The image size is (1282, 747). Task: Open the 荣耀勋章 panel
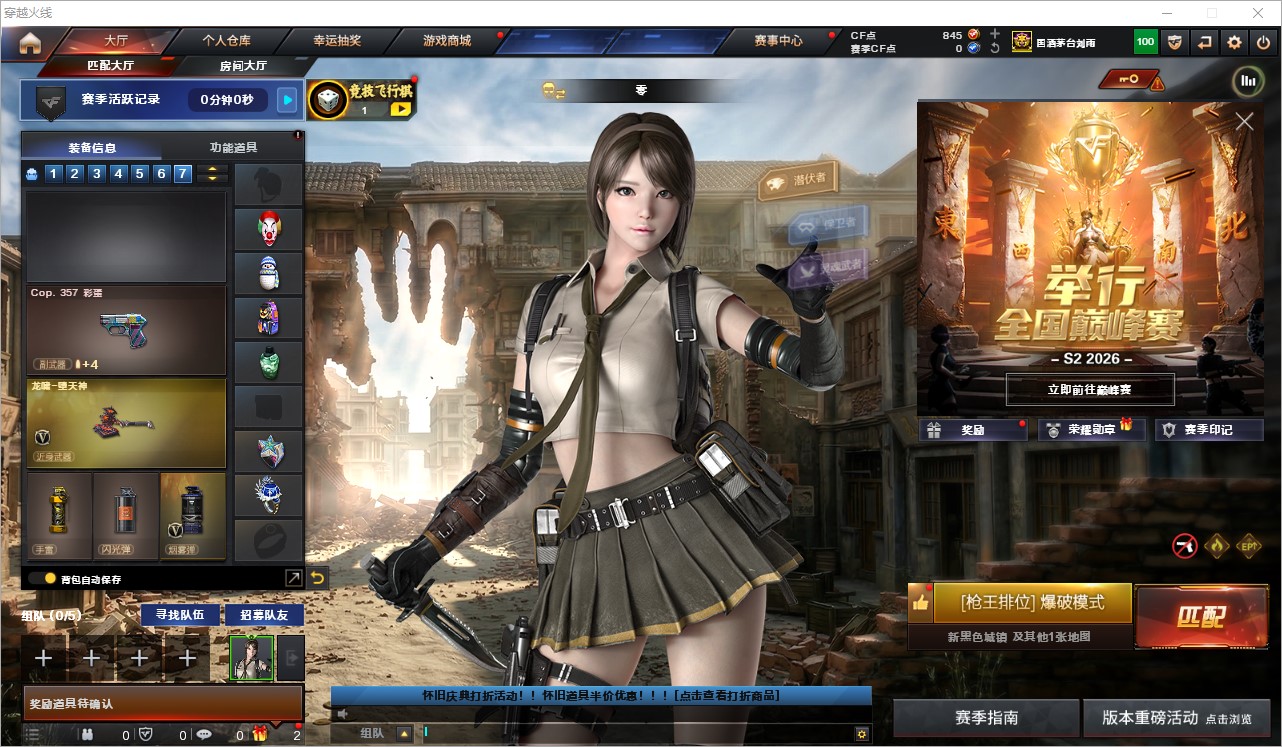pyautogui.click(x=1091, y=430)
